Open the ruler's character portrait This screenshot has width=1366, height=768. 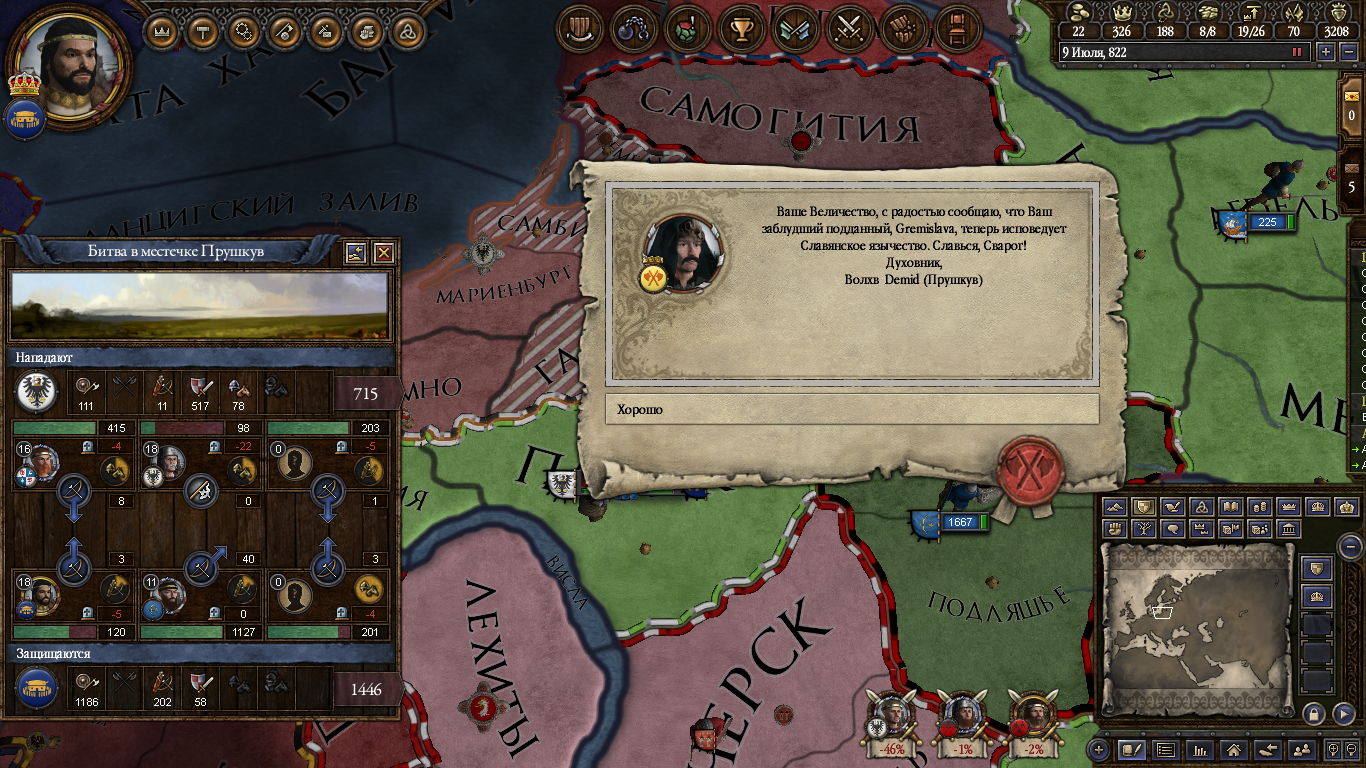[x=68, y=62]
